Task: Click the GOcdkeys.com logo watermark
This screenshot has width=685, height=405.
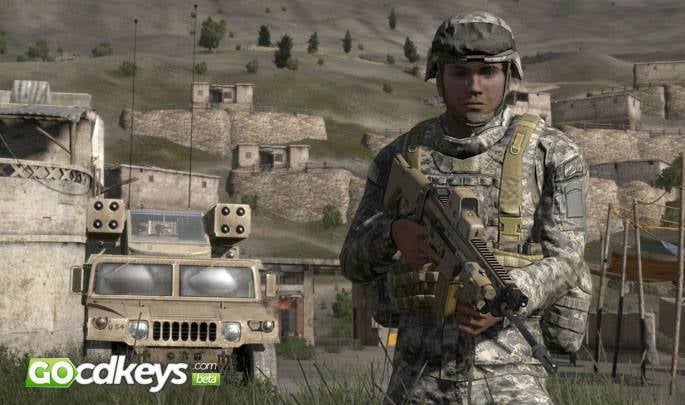Action: coord(122,372)
